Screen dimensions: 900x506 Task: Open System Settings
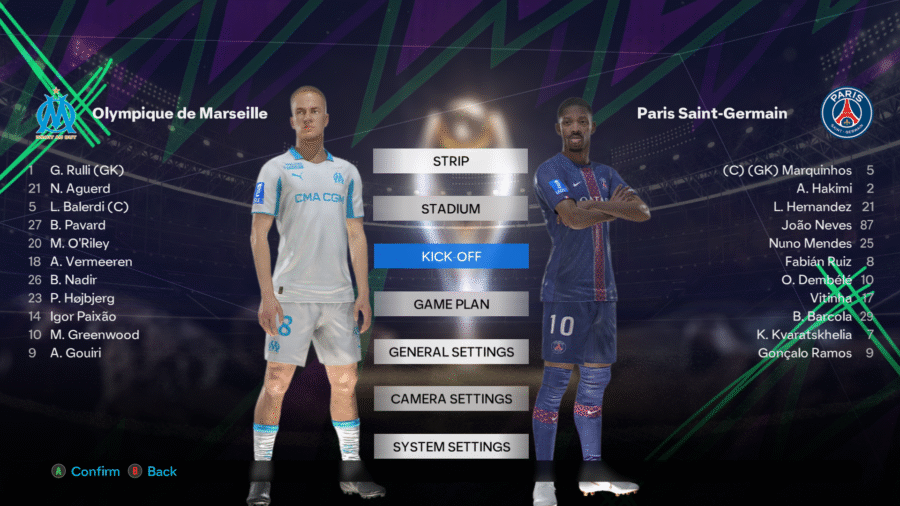coord(450,447)
